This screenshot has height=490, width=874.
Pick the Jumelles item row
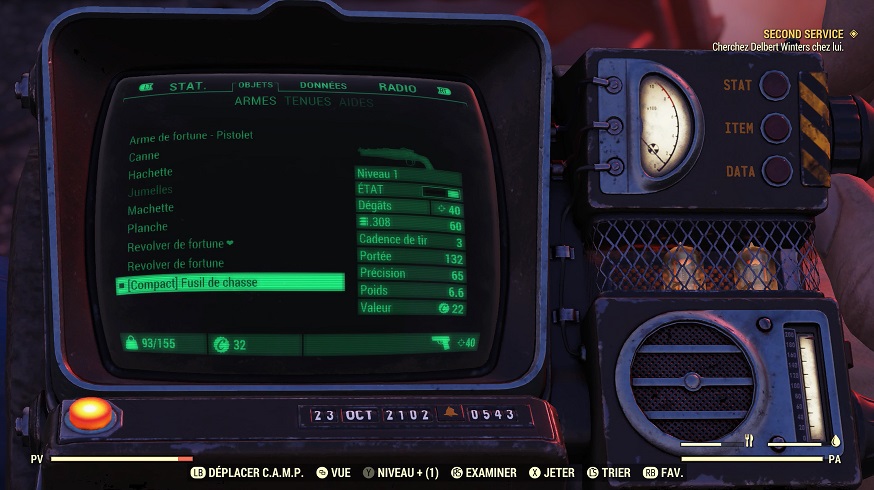(150, 190)
